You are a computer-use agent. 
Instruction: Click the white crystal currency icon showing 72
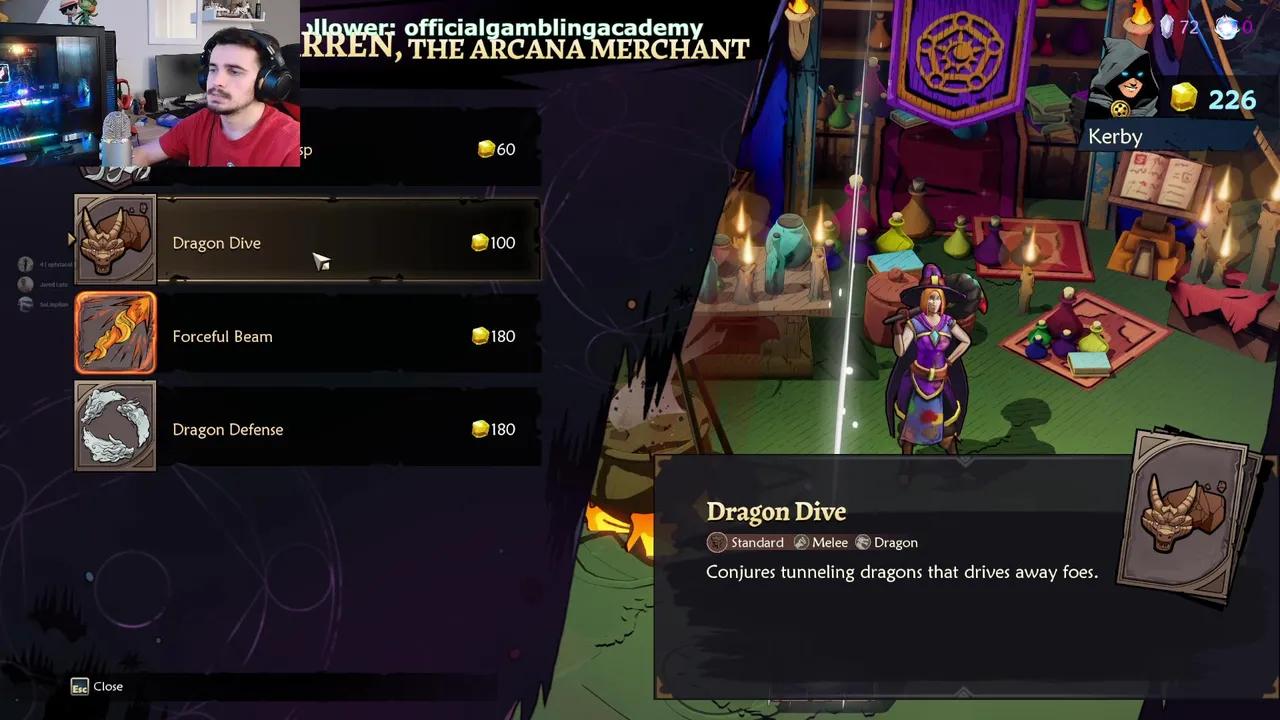point(1166,28)
